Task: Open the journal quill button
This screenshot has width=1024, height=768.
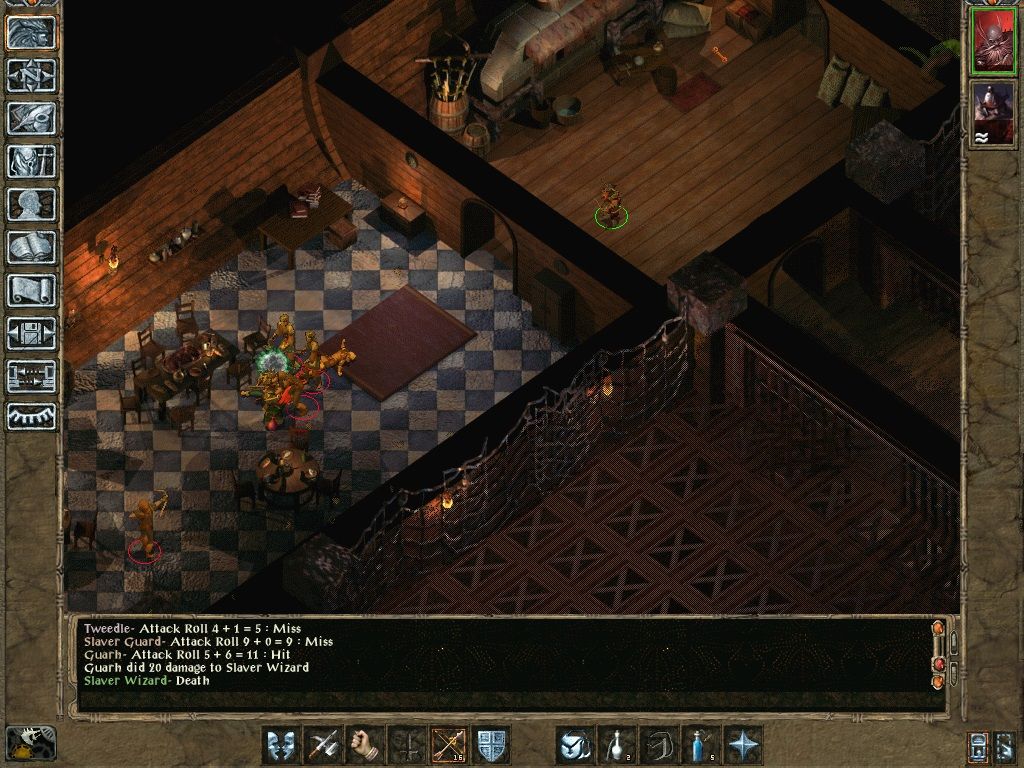Action: point(31,118)
